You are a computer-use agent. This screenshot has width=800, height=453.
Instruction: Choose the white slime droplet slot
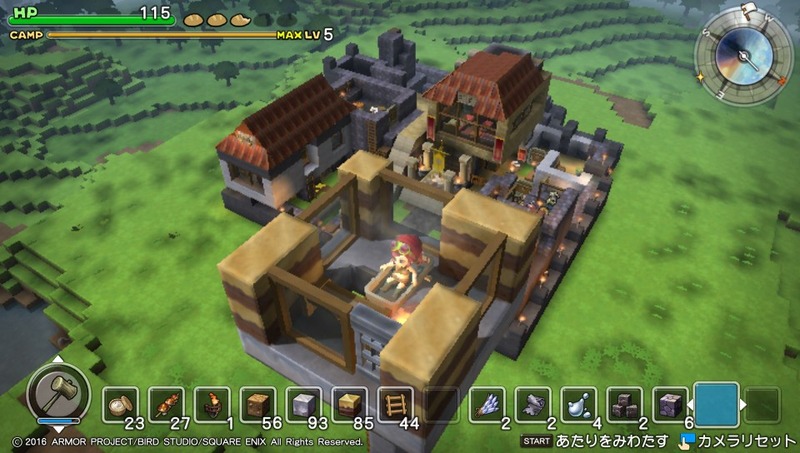tap(579, 405)
